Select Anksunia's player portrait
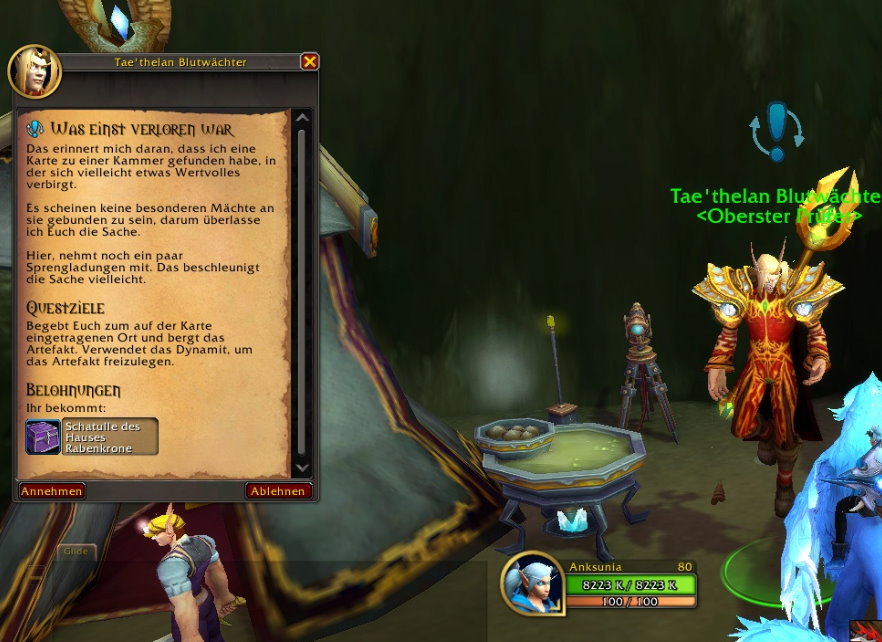 (x=532, y=583)
